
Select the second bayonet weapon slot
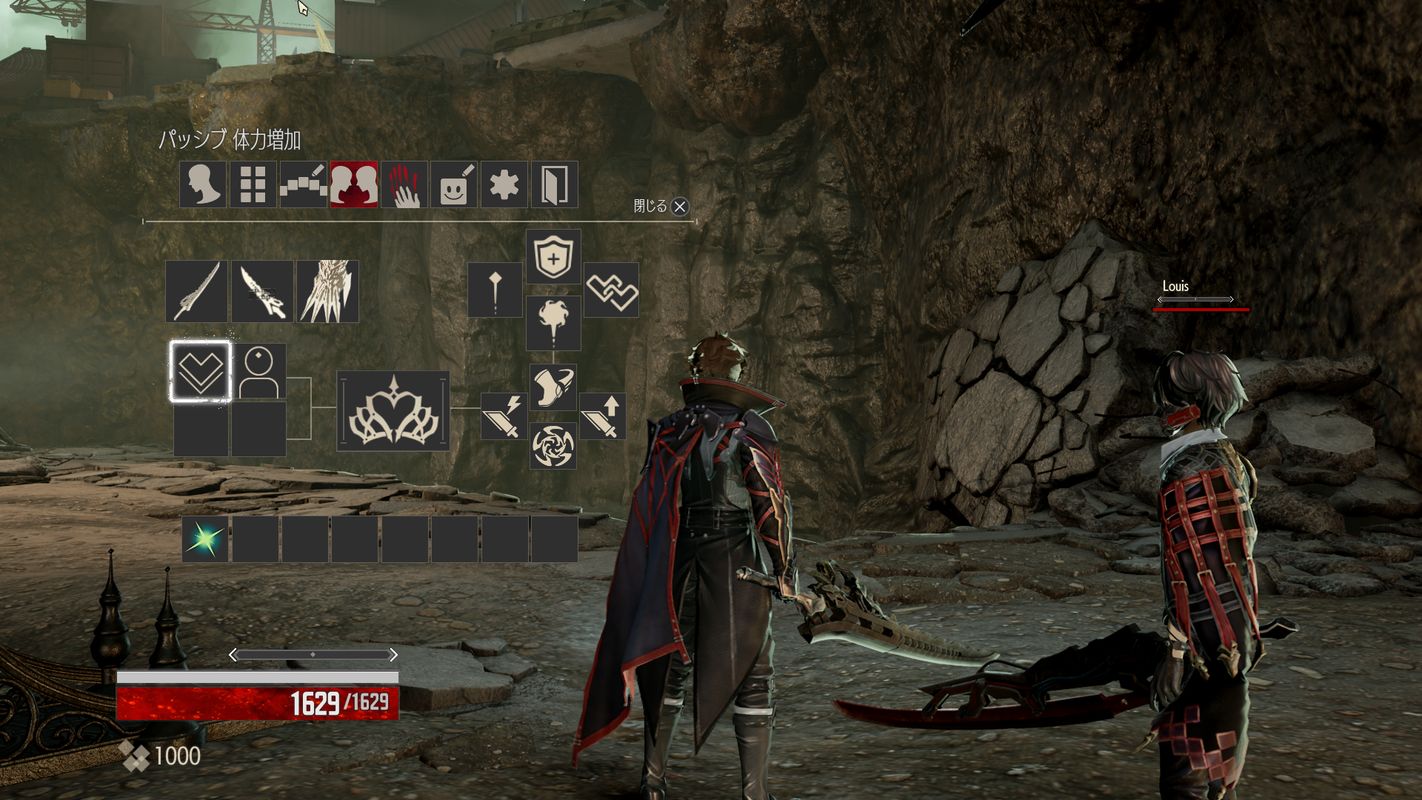pyautogui.click(x=262, y=290)
